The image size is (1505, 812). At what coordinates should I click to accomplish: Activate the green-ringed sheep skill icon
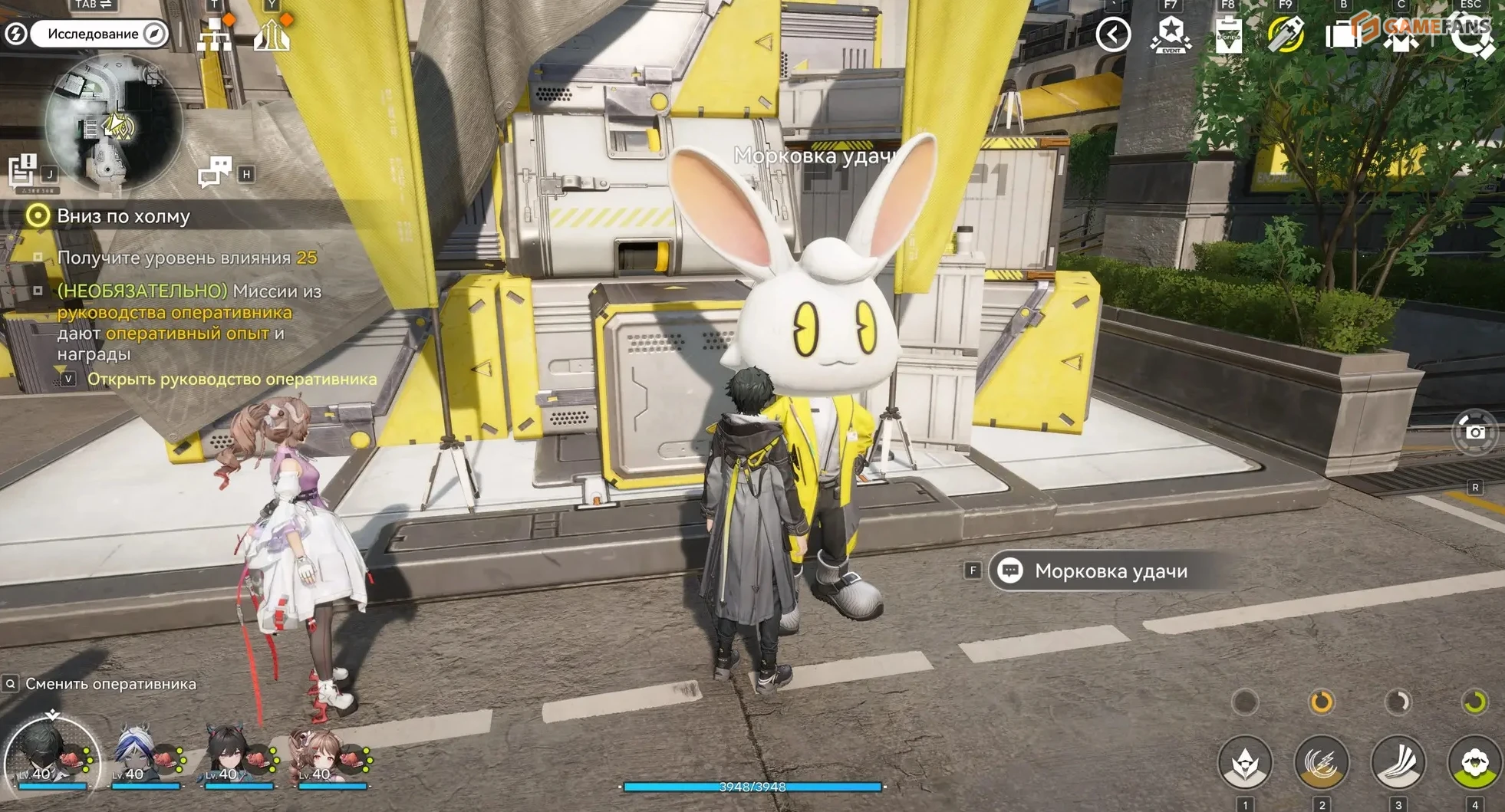point(1474,762)
